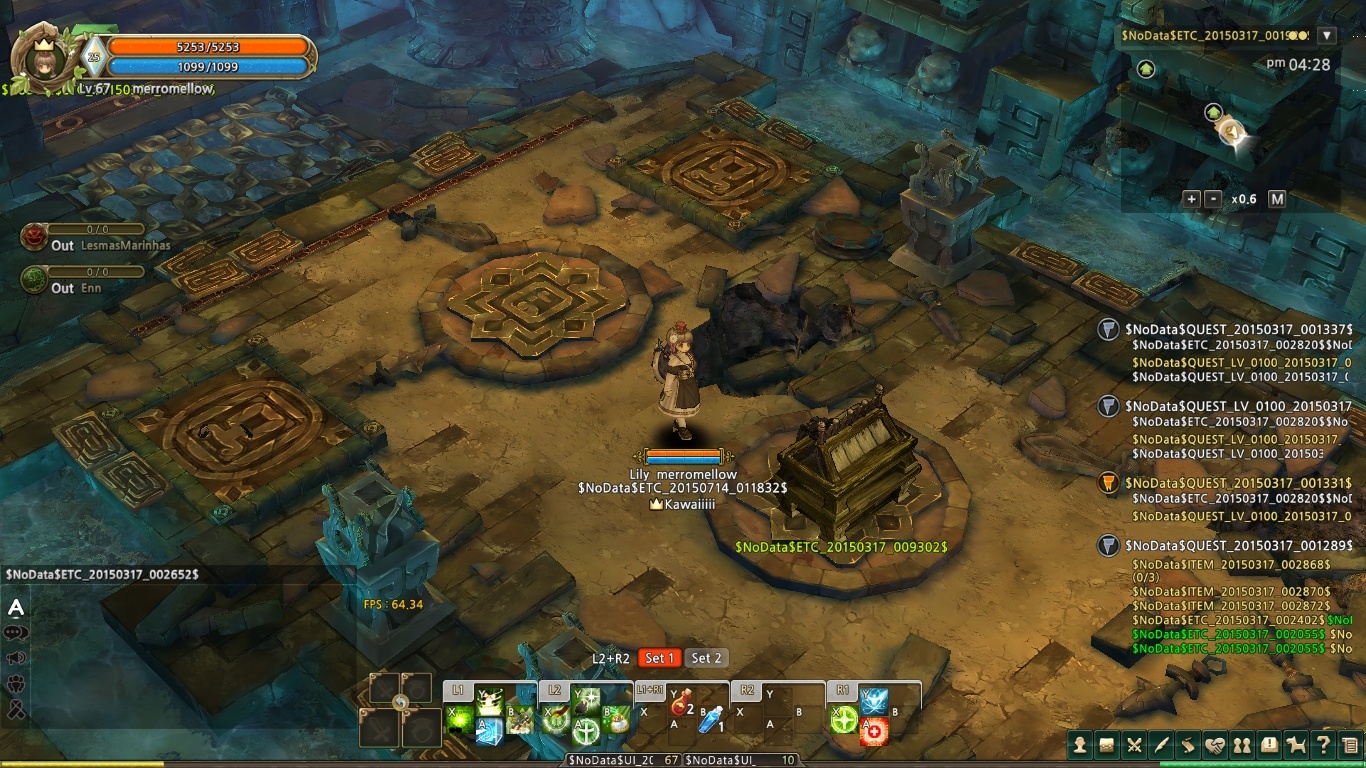This screenshot has height=768, width=1366.
Task: Select the speech bubbles chat channel icon
Action: pos(16,633)
